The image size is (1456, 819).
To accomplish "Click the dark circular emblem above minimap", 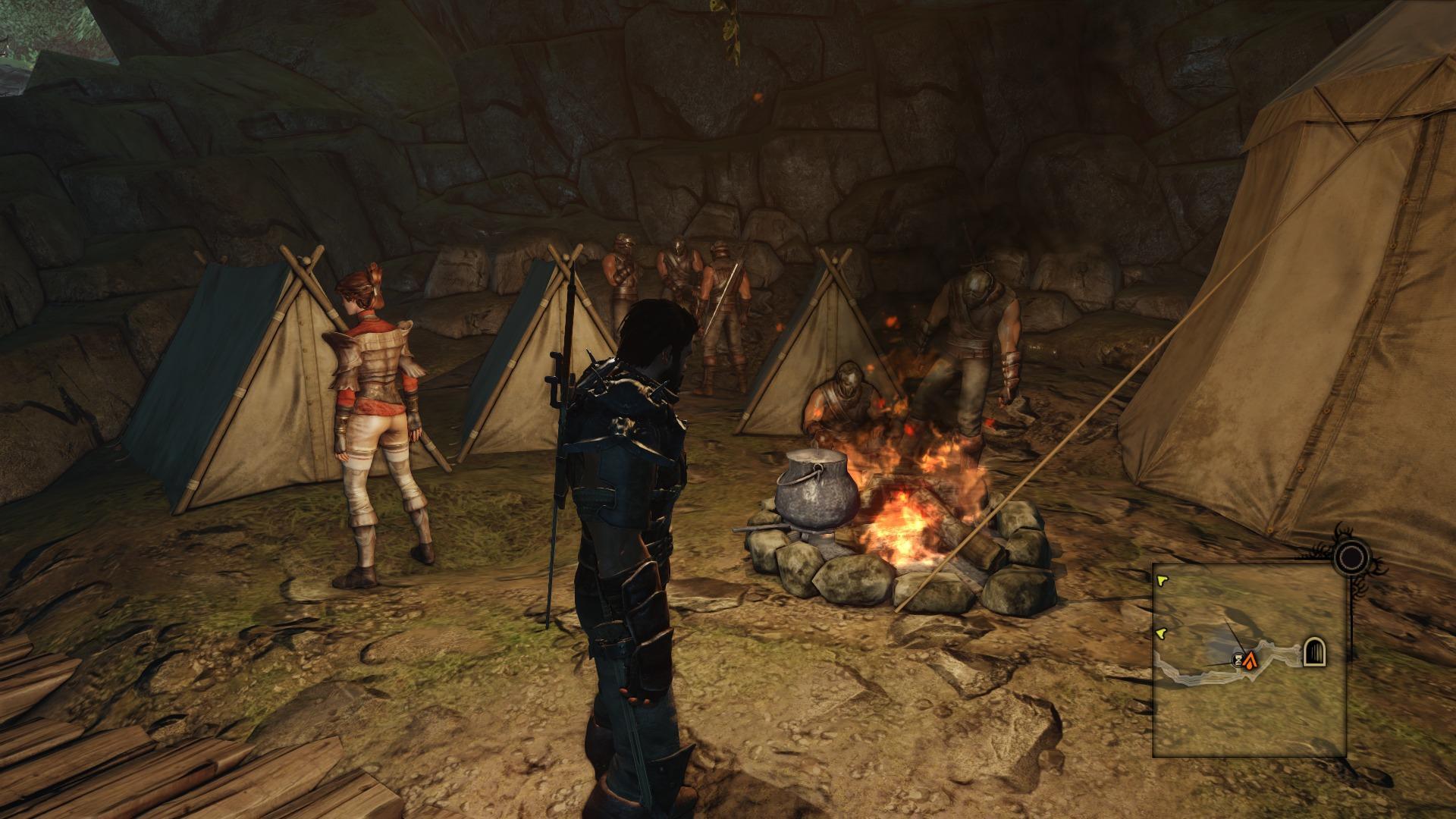I will click(1350, 559).
